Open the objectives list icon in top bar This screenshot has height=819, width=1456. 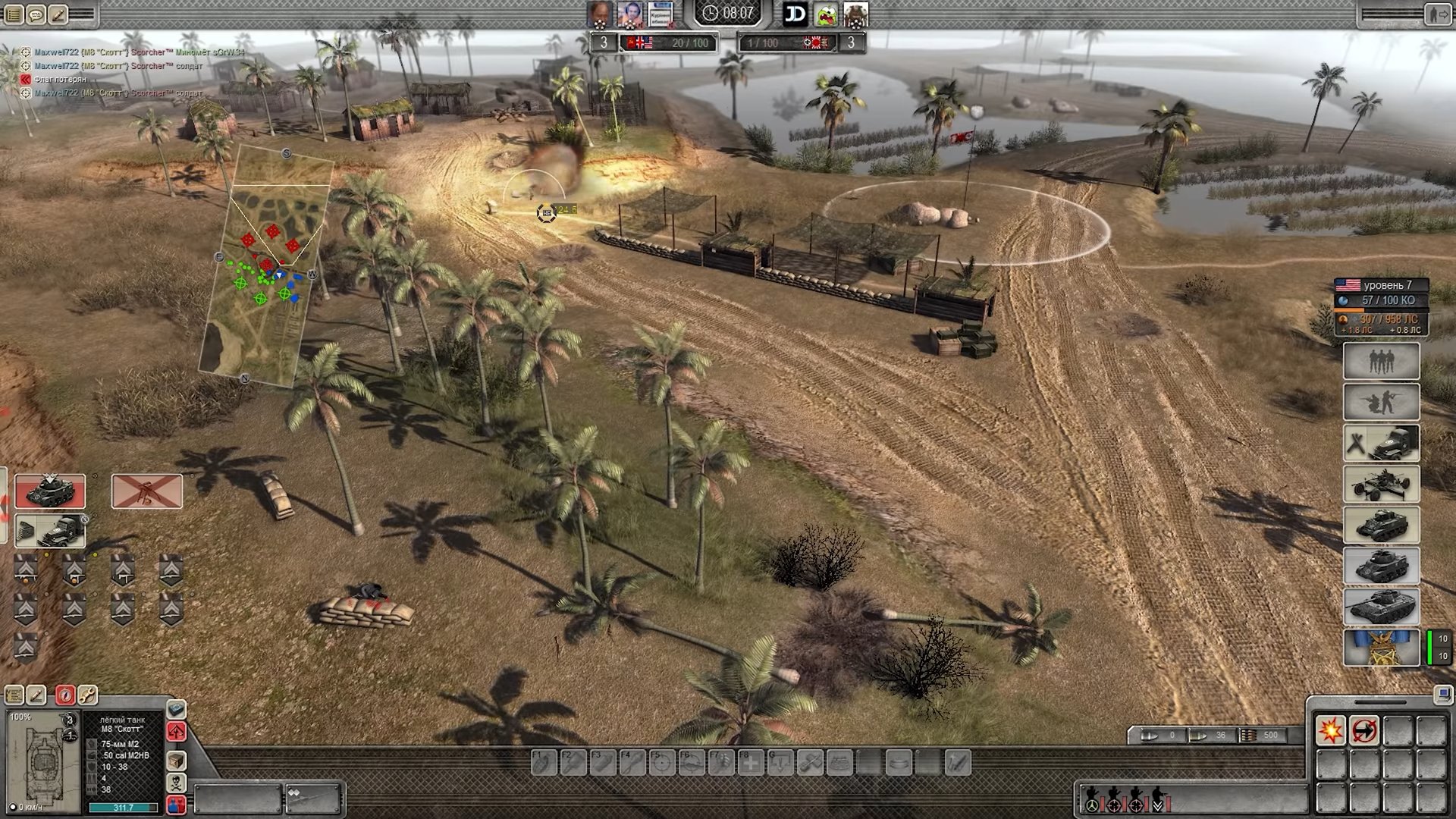tap(12, 14)
